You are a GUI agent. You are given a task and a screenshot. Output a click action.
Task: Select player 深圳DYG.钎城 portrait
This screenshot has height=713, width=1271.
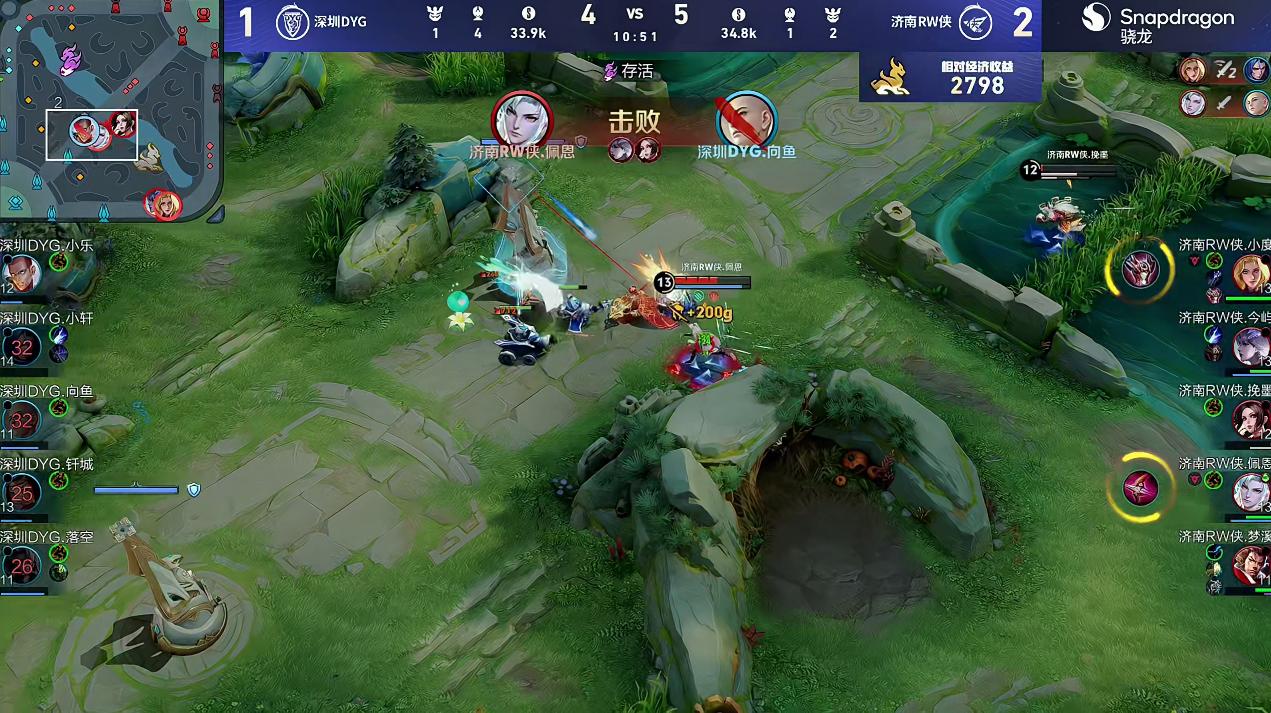22,492
